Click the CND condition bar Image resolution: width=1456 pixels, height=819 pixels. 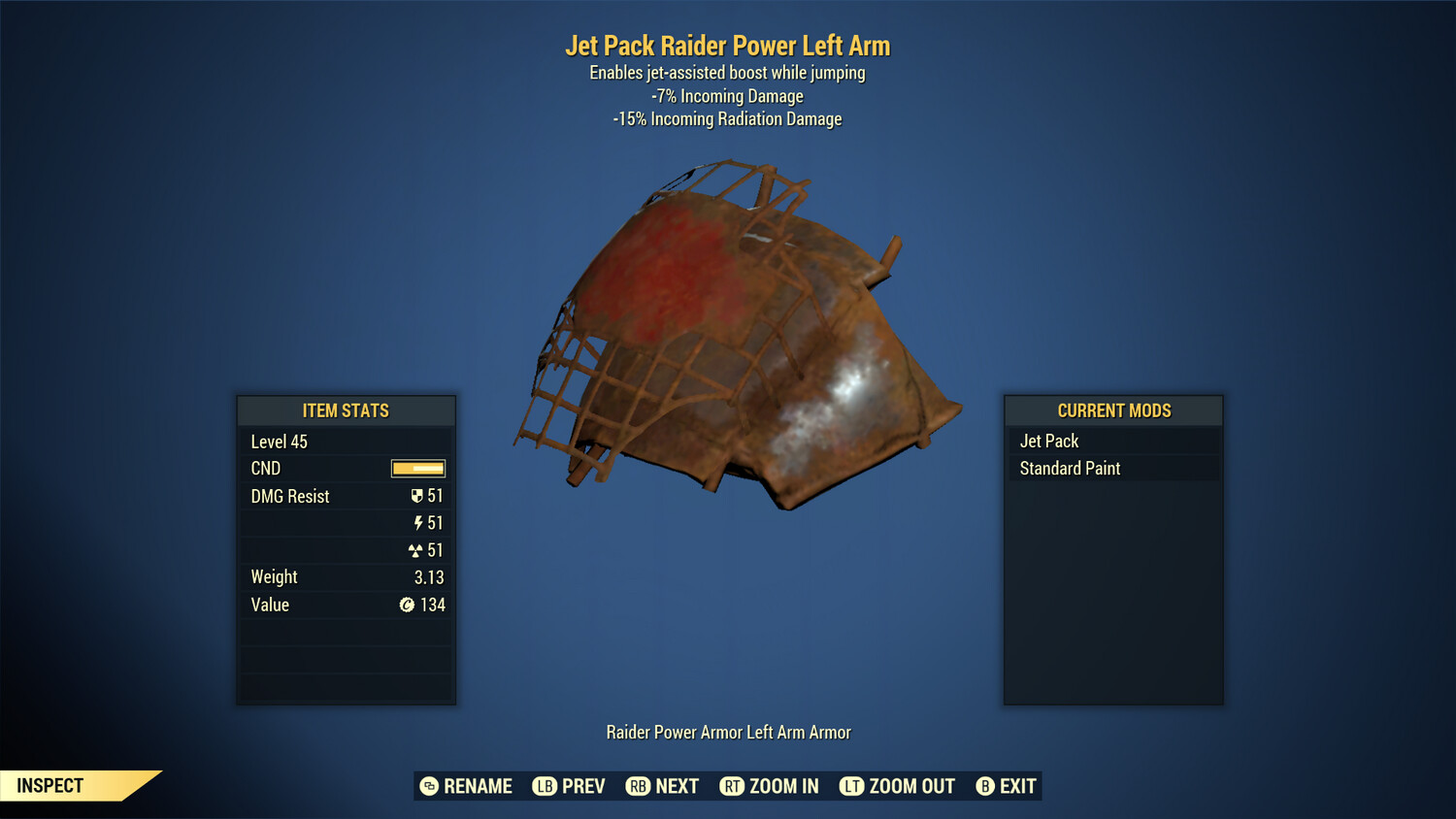416,468
